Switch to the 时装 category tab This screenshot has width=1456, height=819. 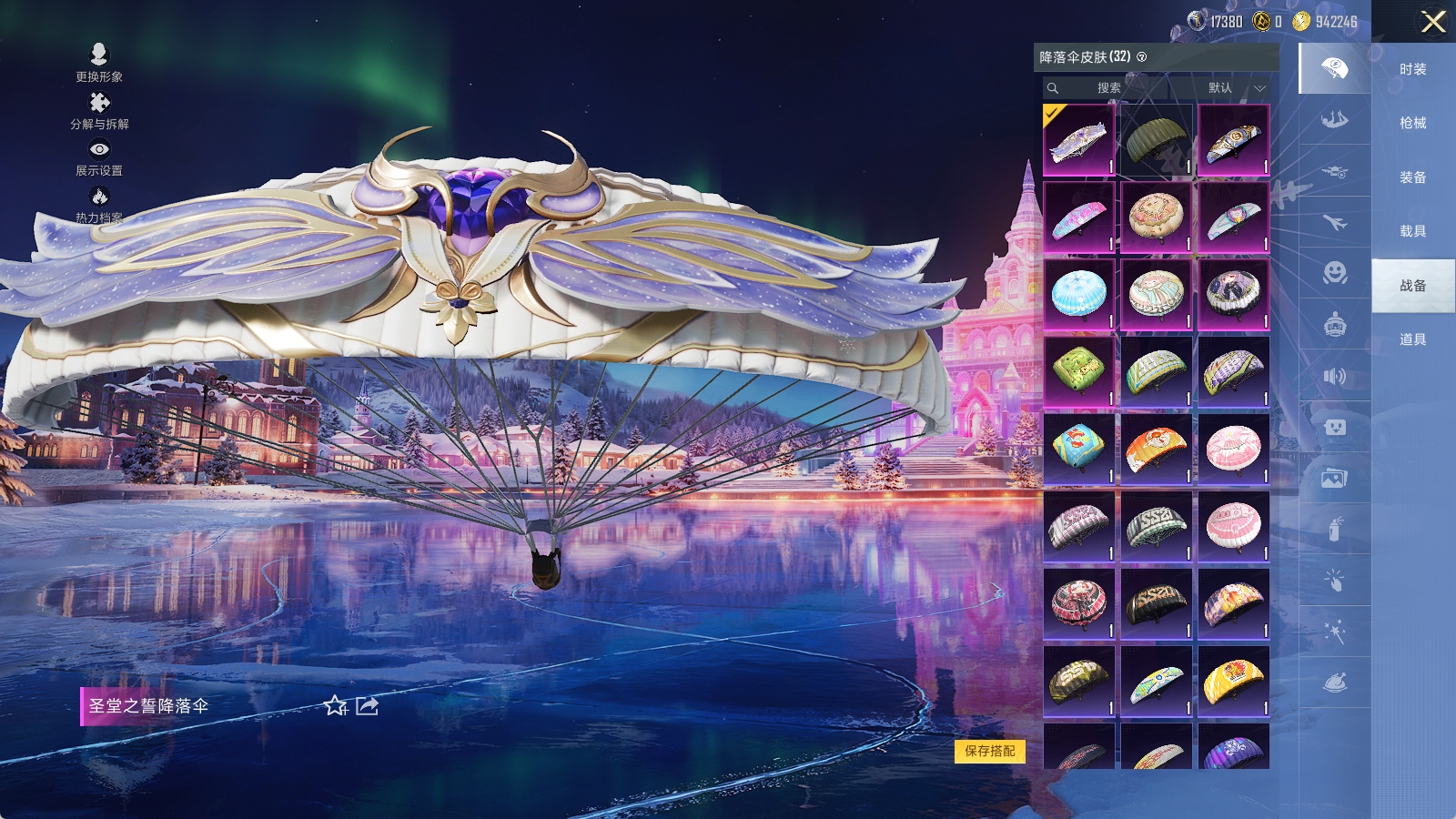[x=1412, y=69]
